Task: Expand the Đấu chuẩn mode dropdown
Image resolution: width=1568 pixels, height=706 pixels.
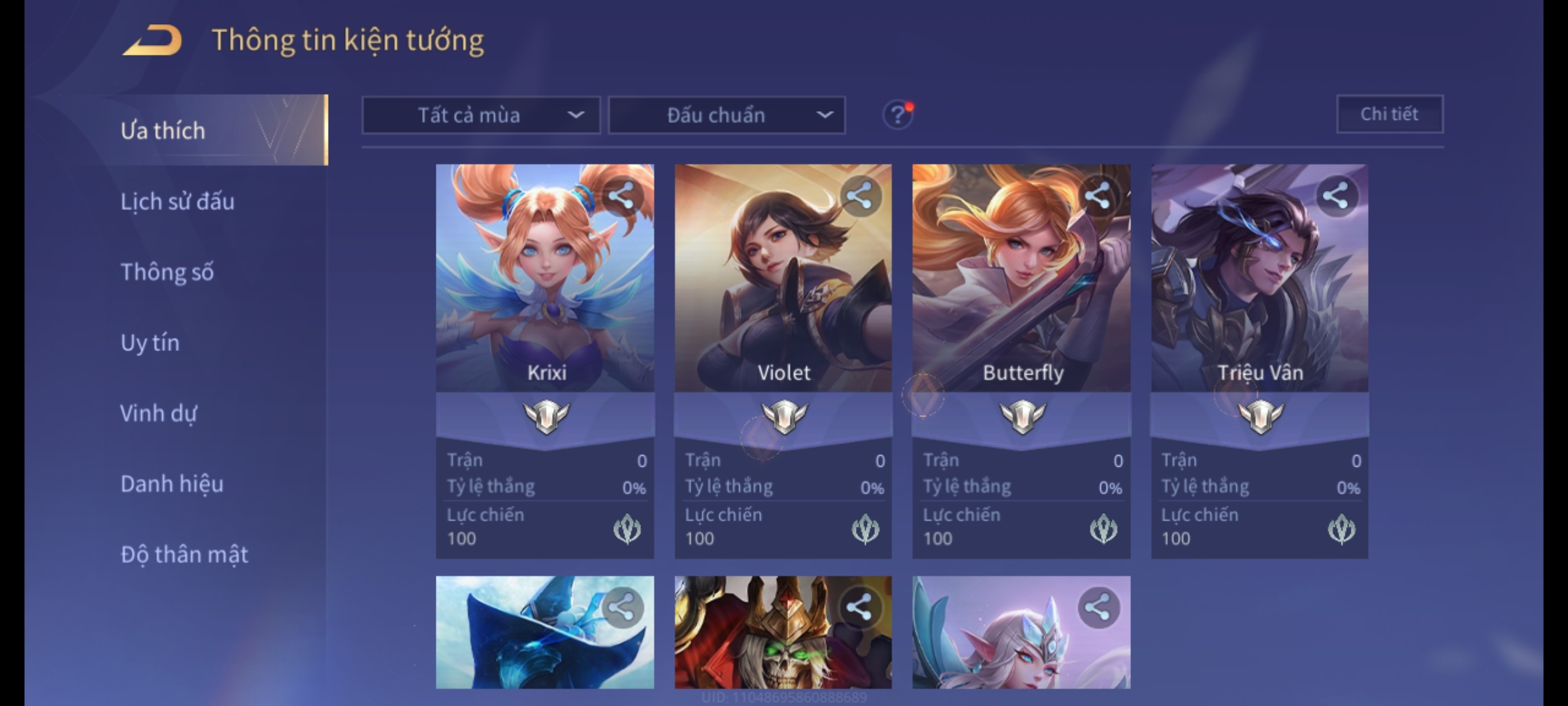Action: 727,116
